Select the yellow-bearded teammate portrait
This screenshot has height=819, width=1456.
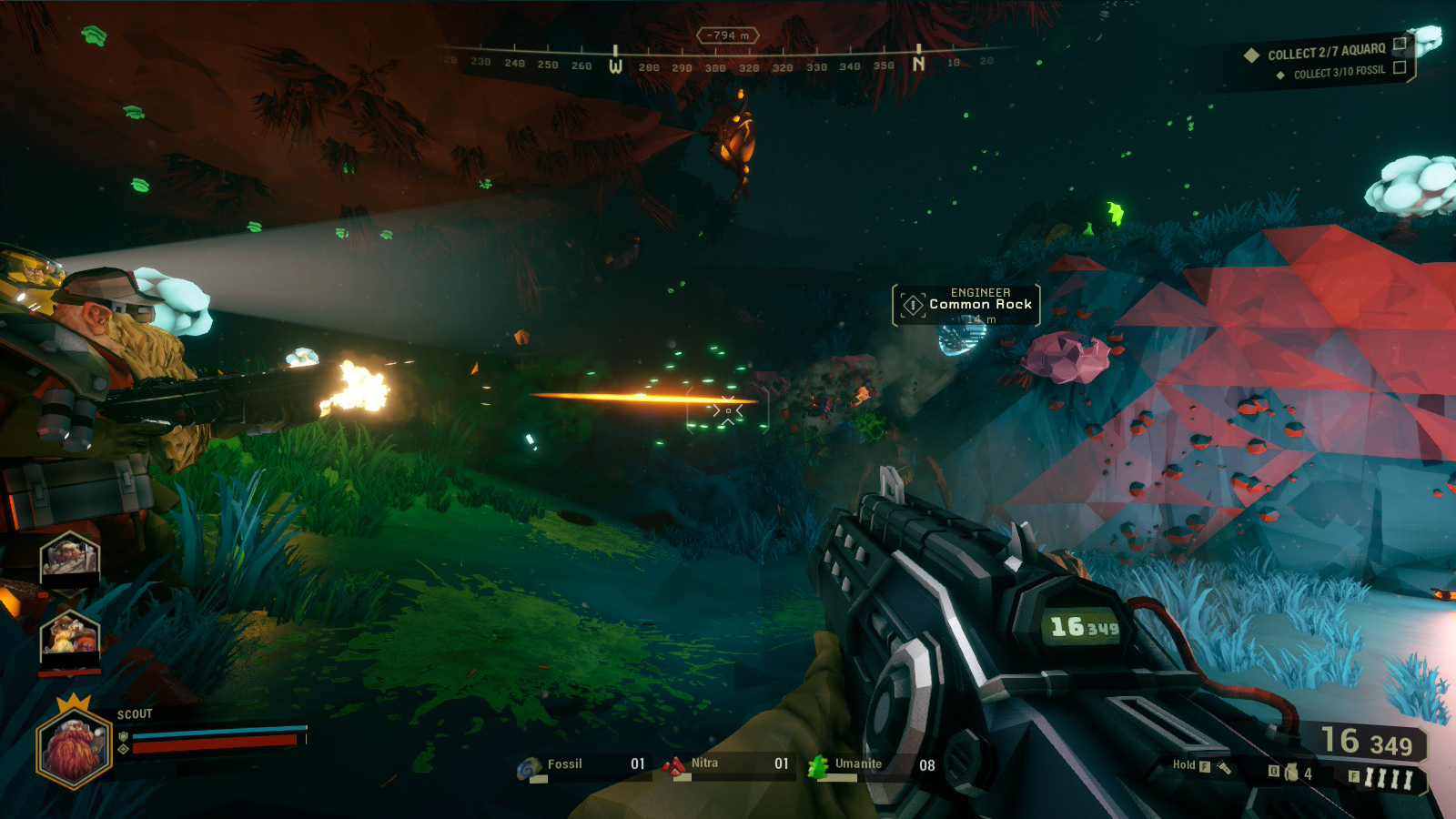pyautogui.click(x=69, y=635)
